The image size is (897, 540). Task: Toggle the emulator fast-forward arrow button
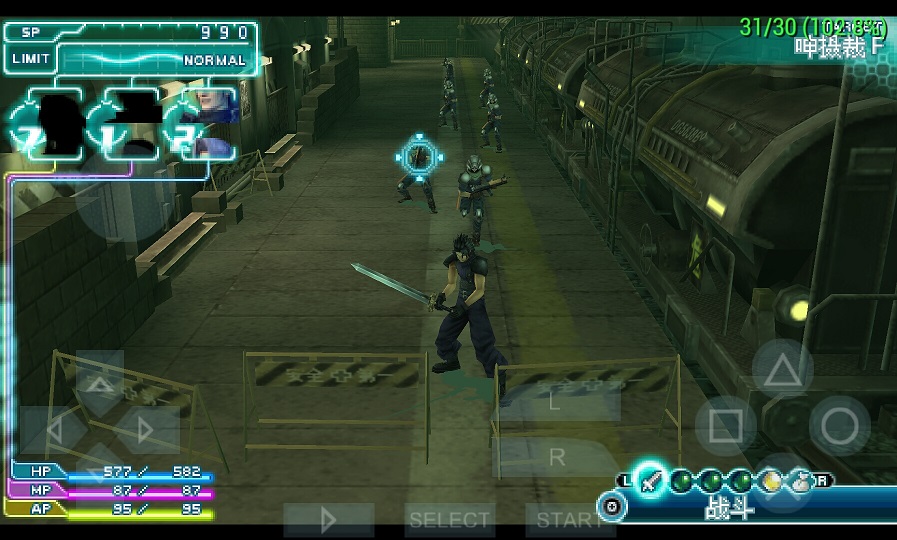[x=328, y=520]
